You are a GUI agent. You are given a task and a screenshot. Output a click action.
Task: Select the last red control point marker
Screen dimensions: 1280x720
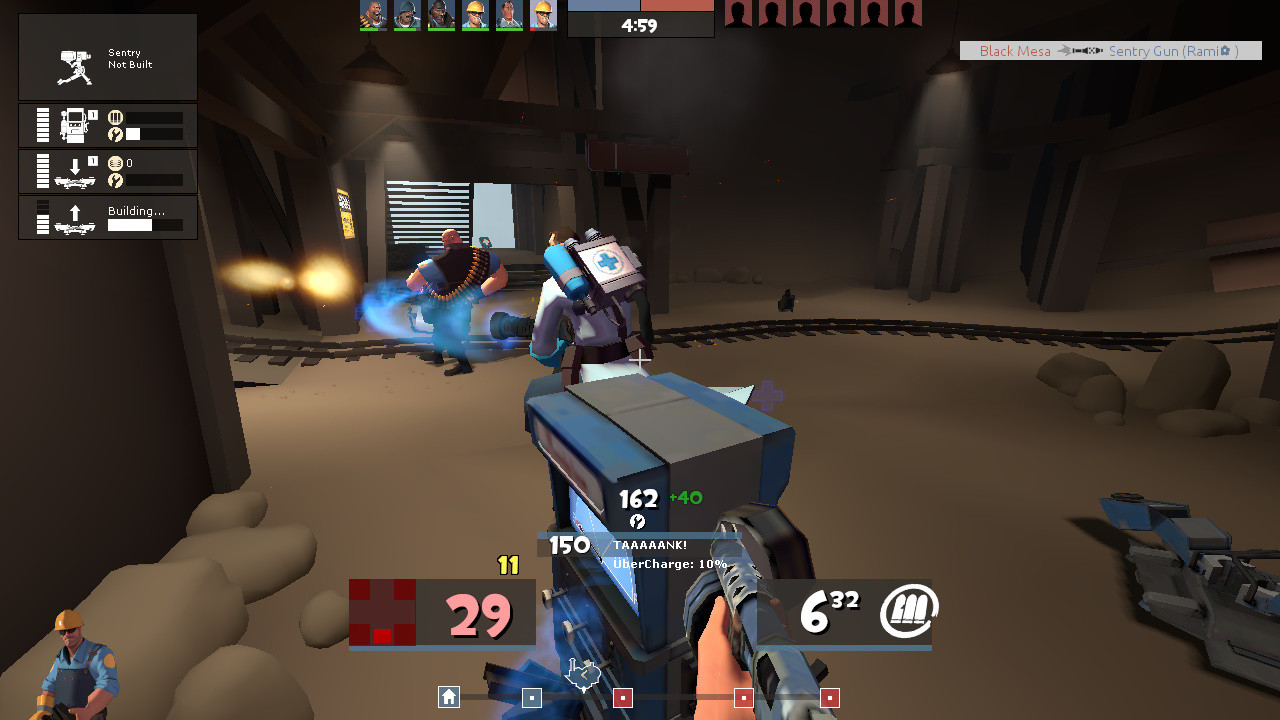click(x=828, y=698)
